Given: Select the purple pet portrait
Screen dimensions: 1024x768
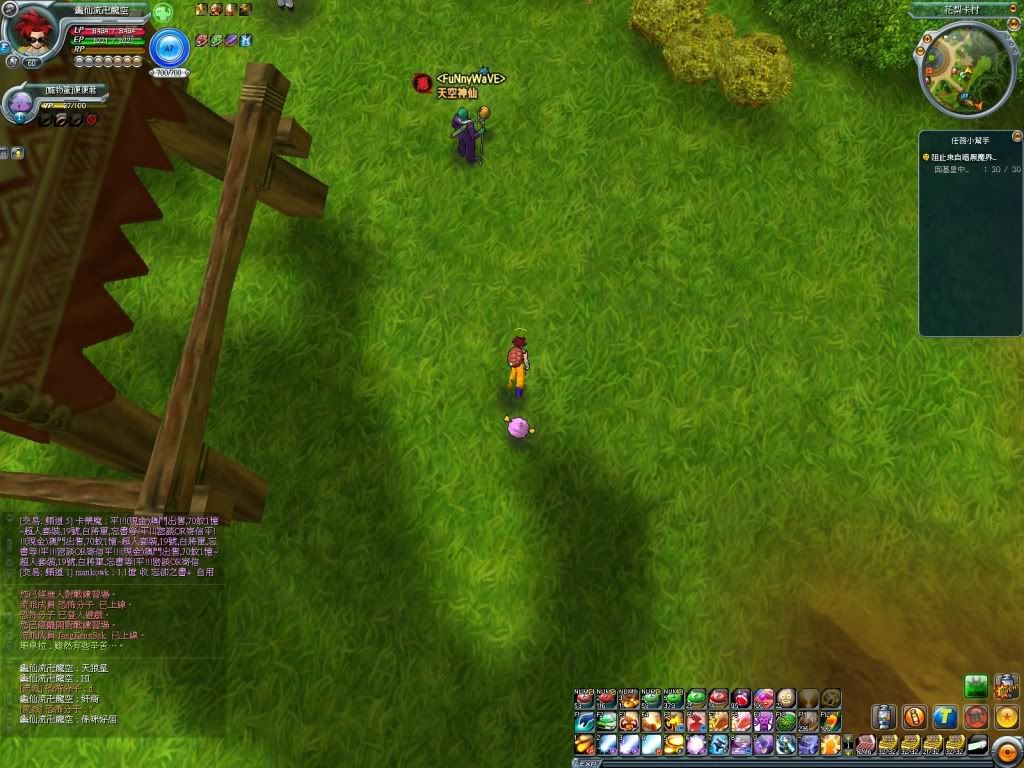Looking at the screenshot, I should [x=20, y=103].
